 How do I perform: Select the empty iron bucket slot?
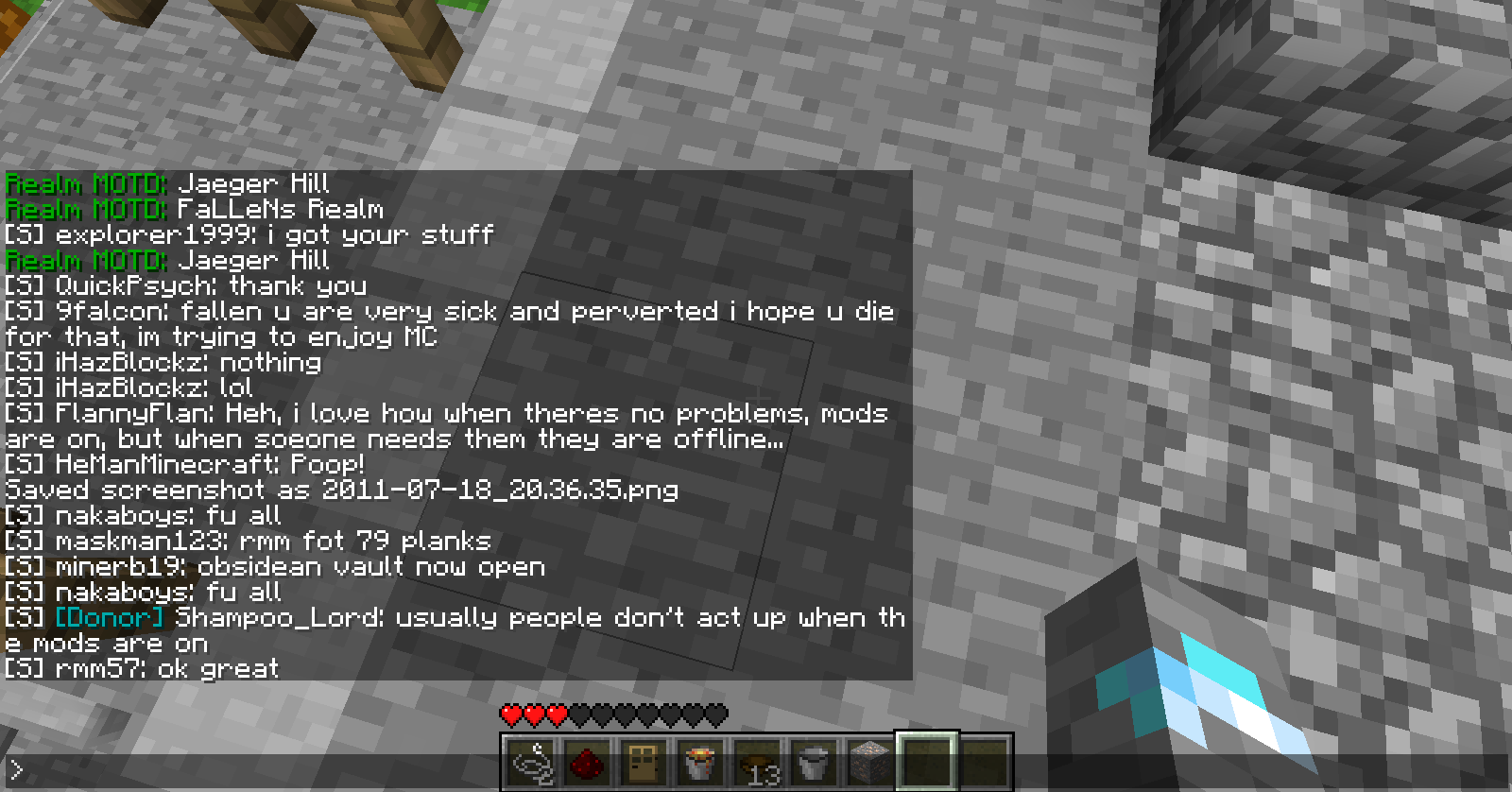click(x=813, y=762)
